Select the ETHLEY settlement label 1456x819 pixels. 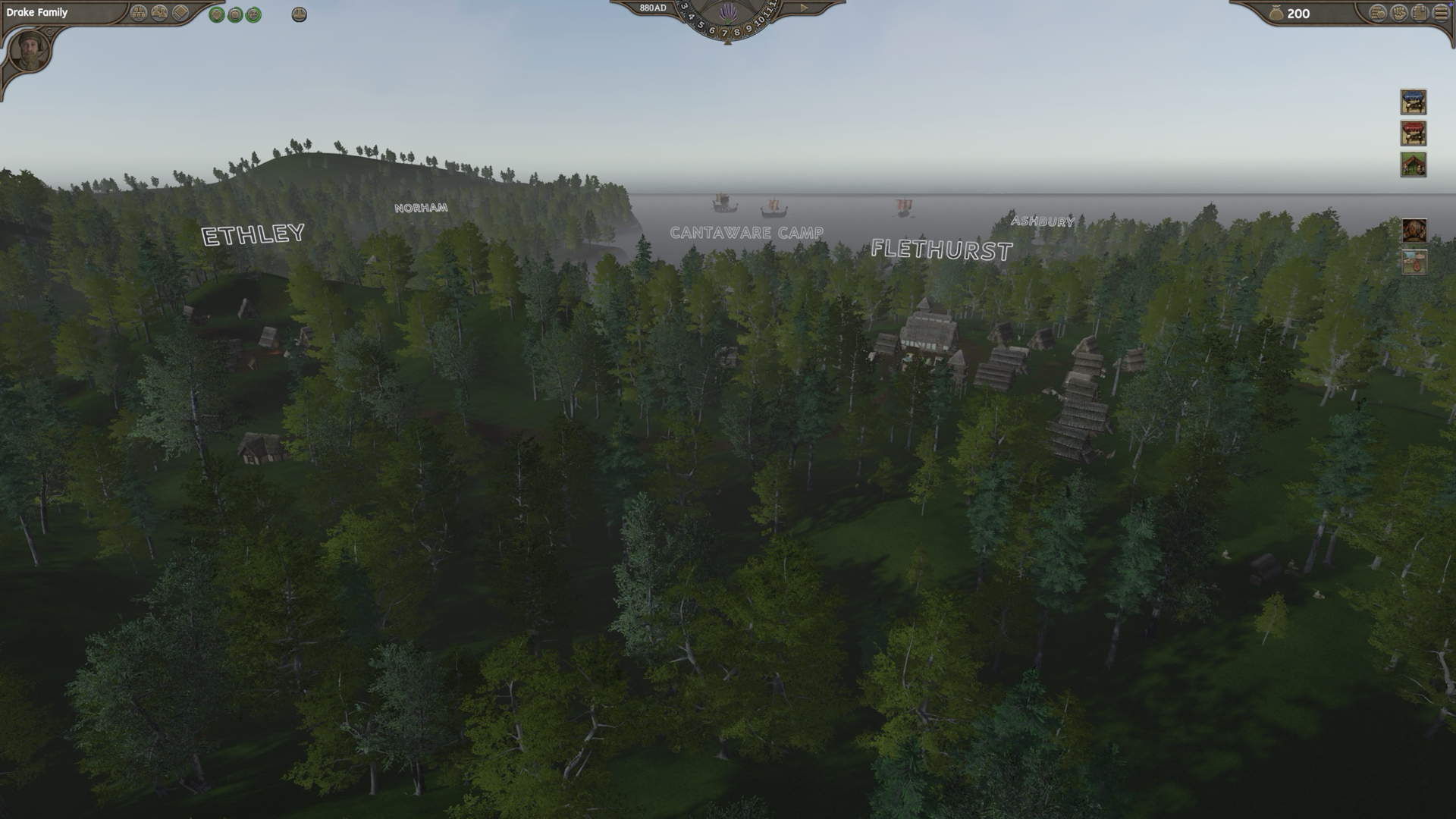[x=251, y=233]
